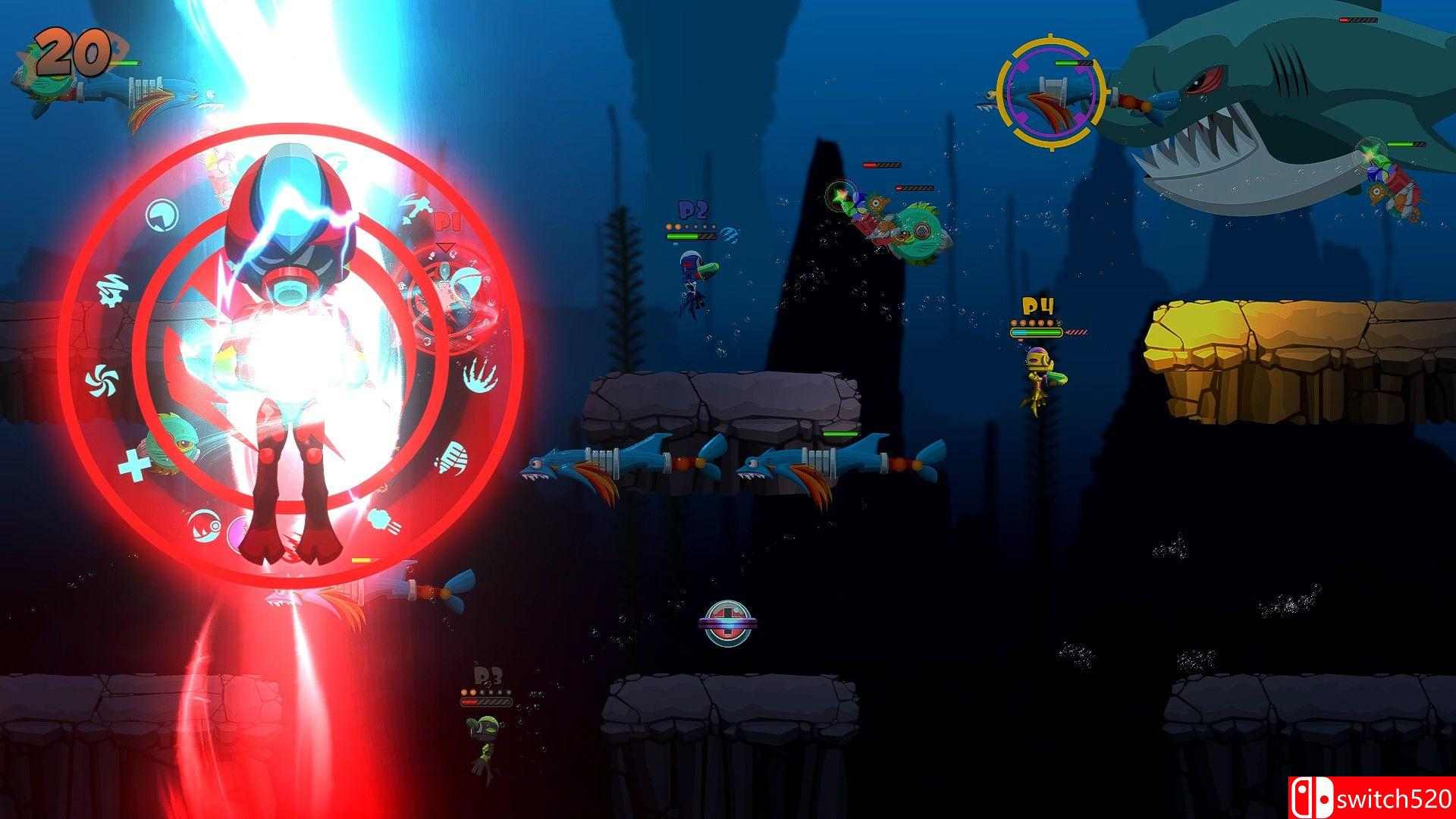
Task: Pick the health cross icon on the weapon wheel
Action: pyautogui.click(x=133, y=466)
